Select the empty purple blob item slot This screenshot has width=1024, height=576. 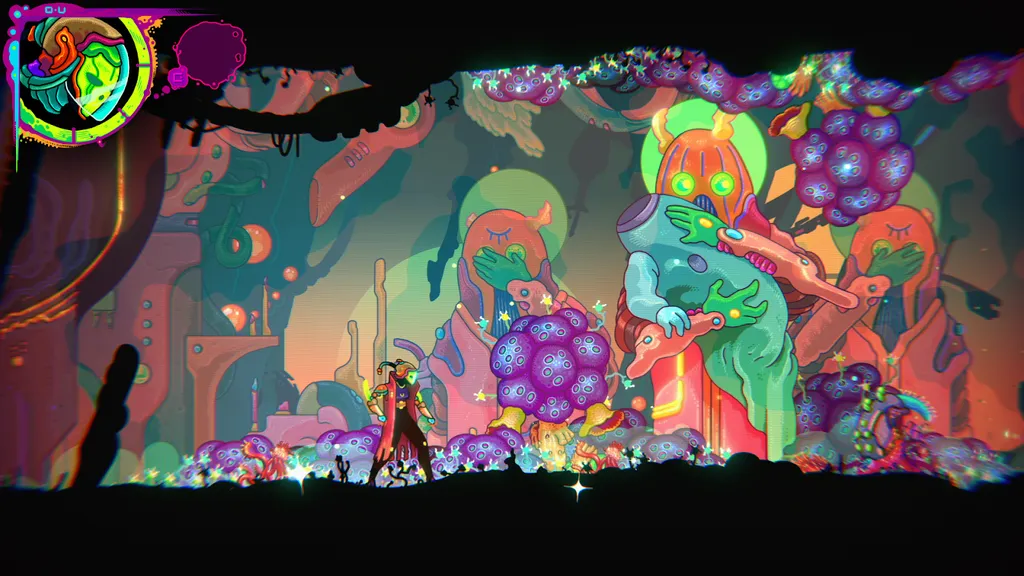tap(209, 52)
